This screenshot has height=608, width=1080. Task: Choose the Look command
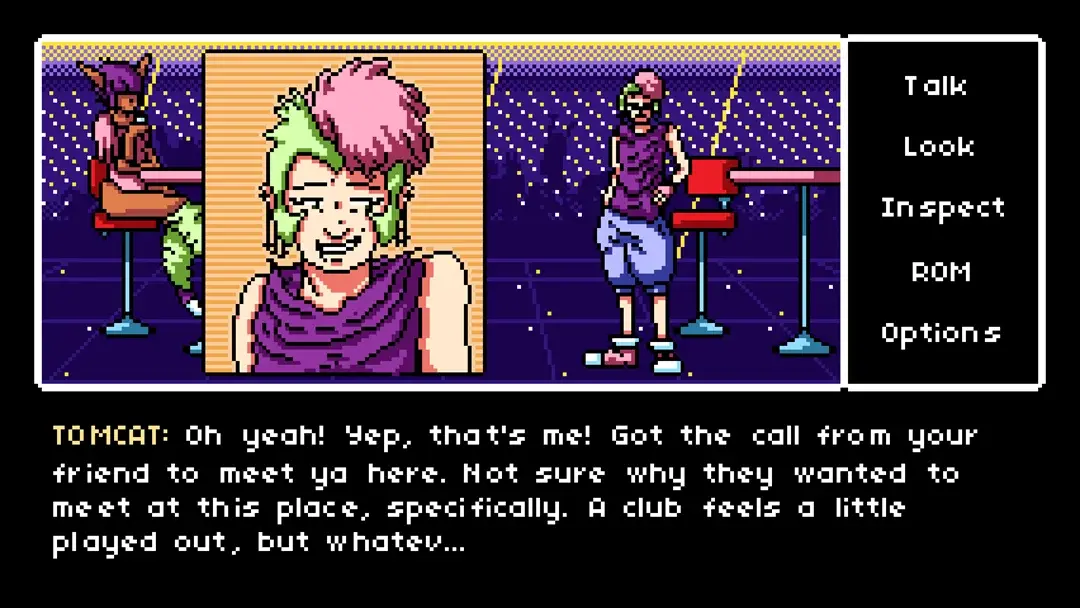tap(939, 147)
